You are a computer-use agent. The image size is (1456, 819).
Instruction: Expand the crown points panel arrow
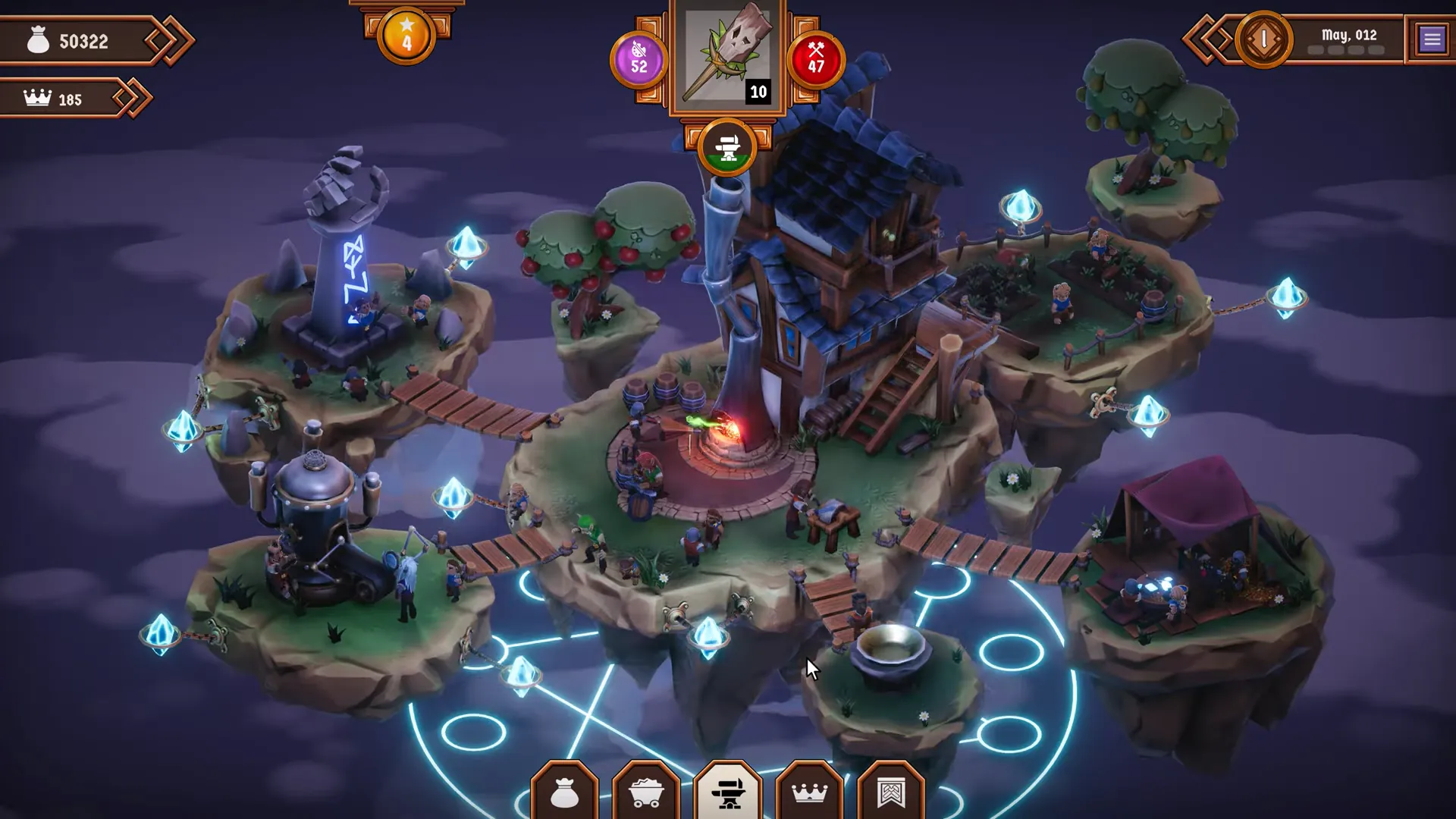coord(133,99)
